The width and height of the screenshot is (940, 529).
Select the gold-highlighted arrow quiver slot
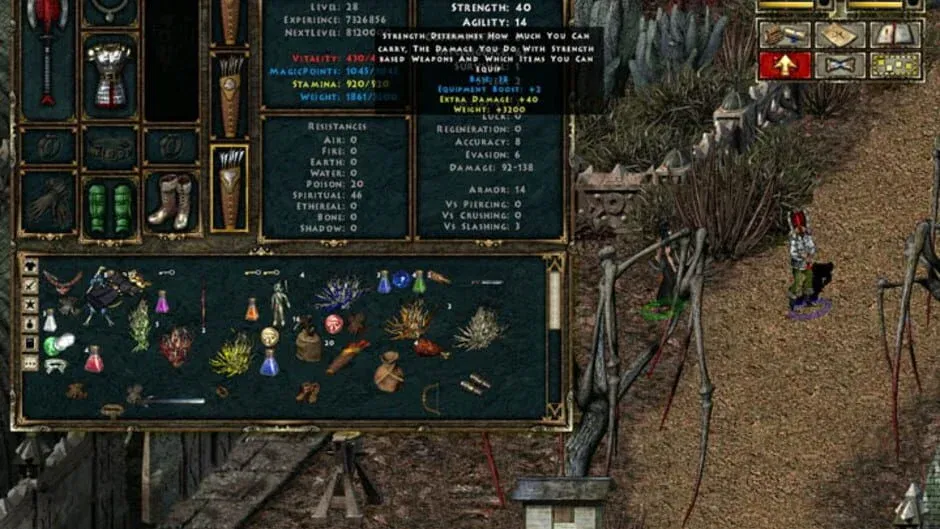coord(229,187)
